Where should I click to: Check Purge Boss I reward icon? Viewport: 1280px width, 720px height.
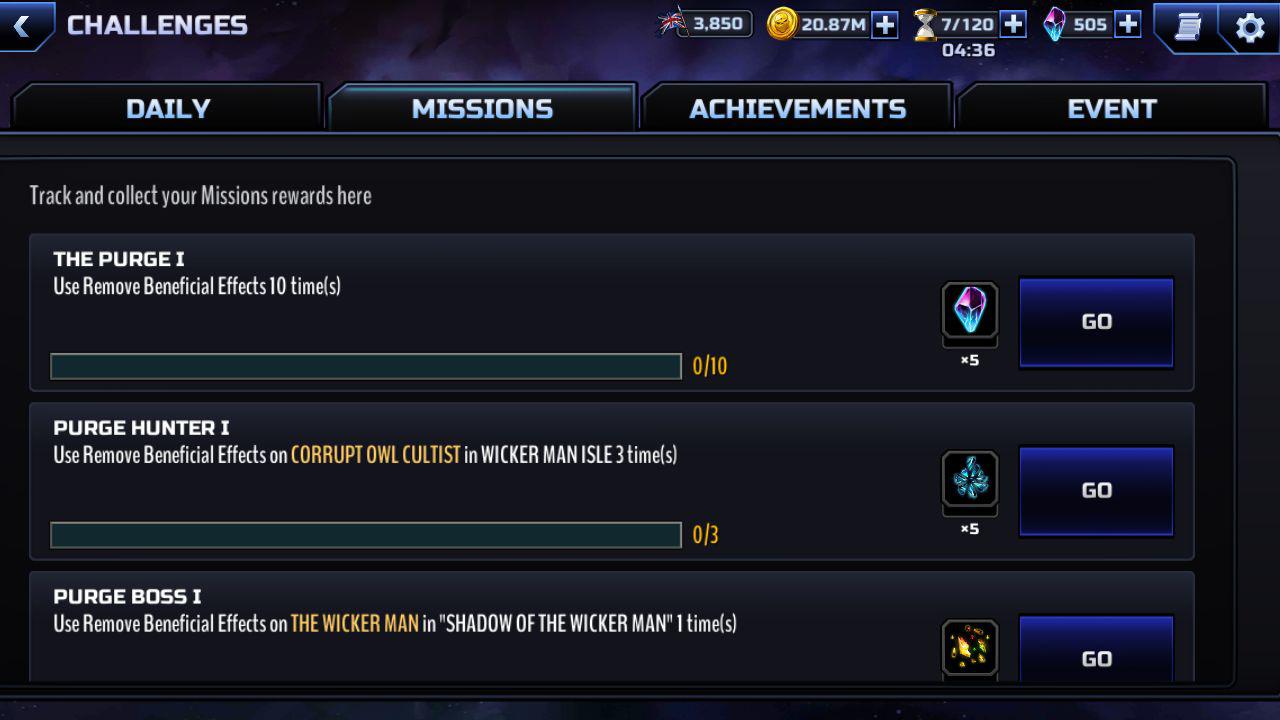click(x=970, y=648)
